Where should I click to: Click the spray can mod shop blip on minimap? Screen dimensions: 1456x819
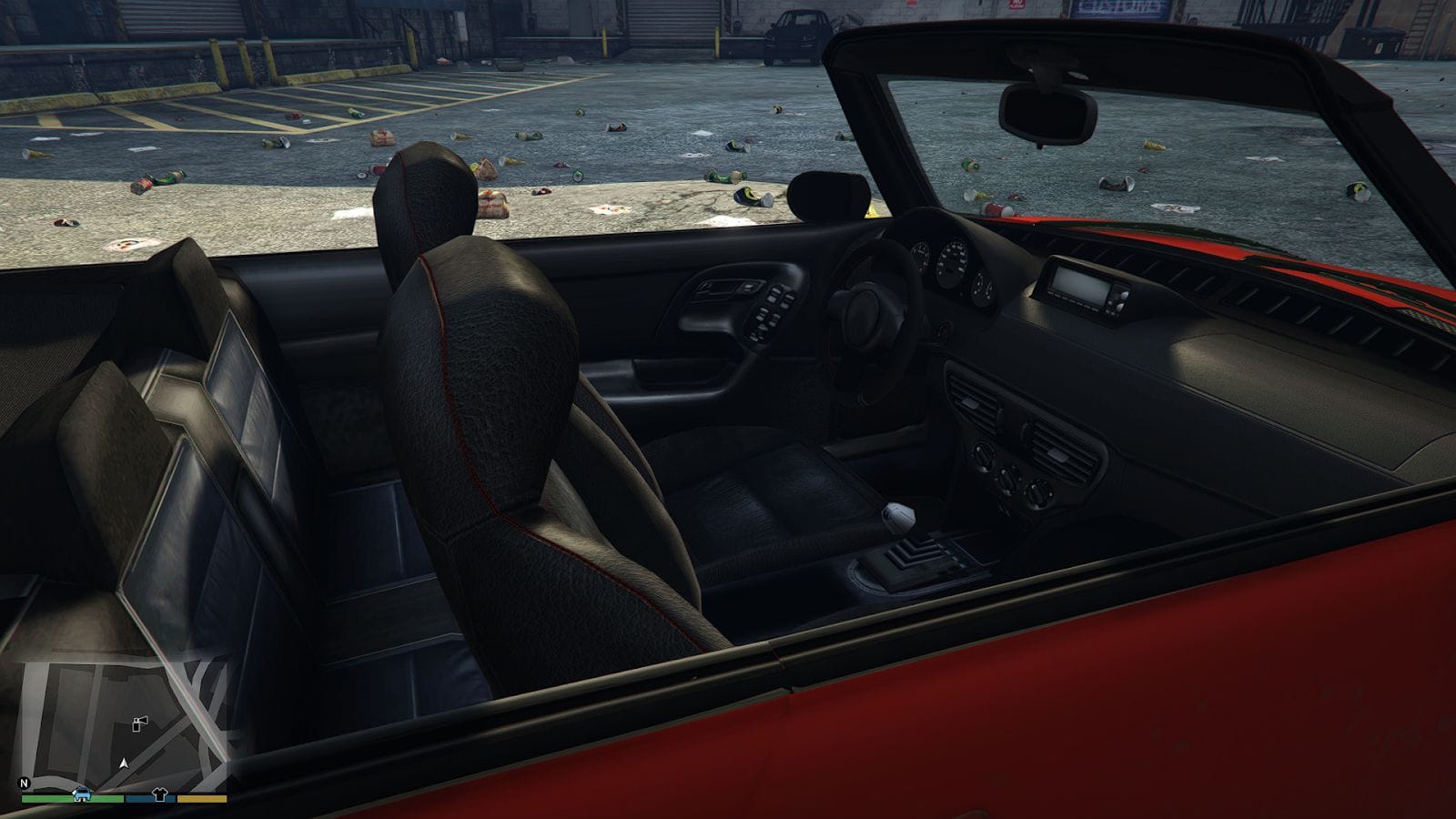click(x=140, y=724)
